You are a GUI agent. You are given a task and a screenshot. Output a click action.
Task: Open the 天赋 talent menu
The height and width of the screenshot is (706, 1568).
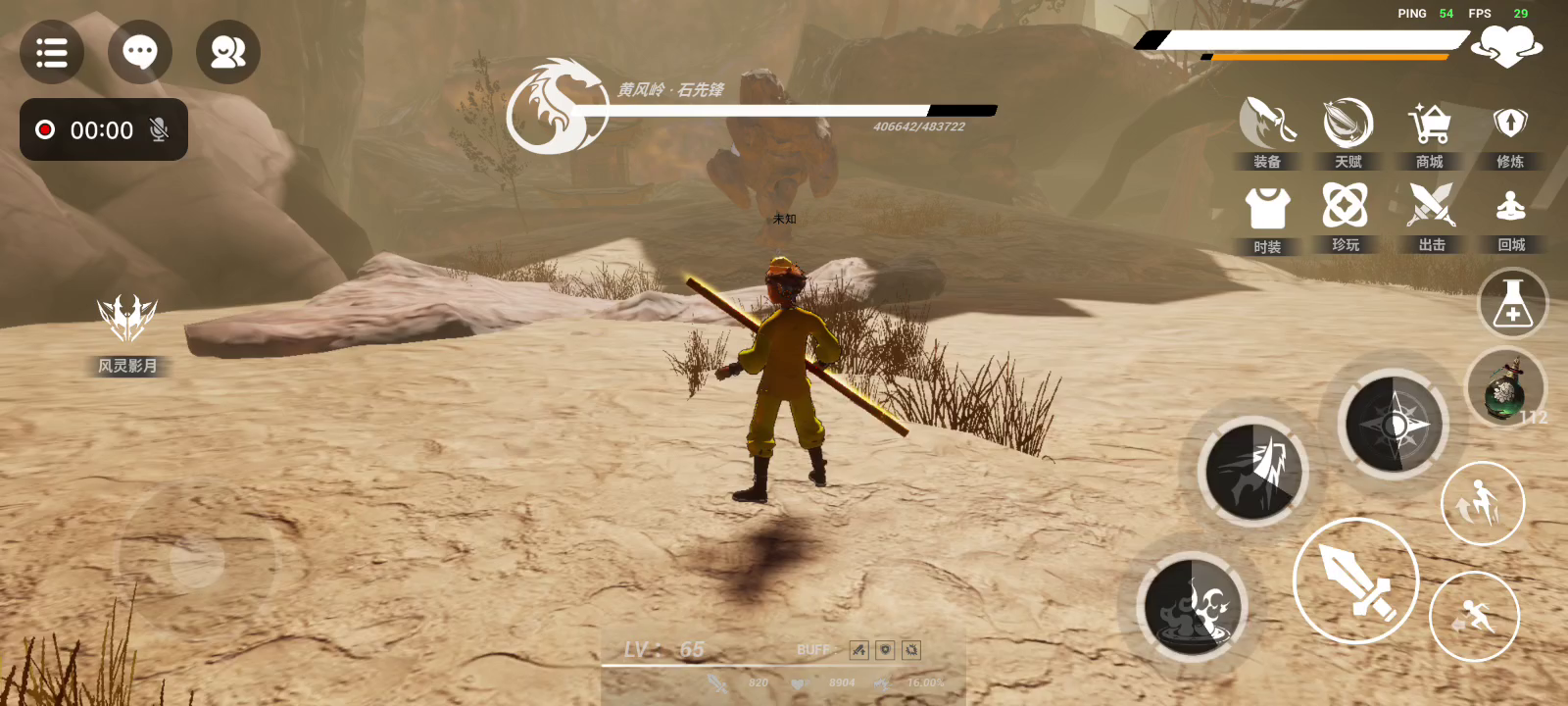pyautogui.click(x=1348, y=131)
